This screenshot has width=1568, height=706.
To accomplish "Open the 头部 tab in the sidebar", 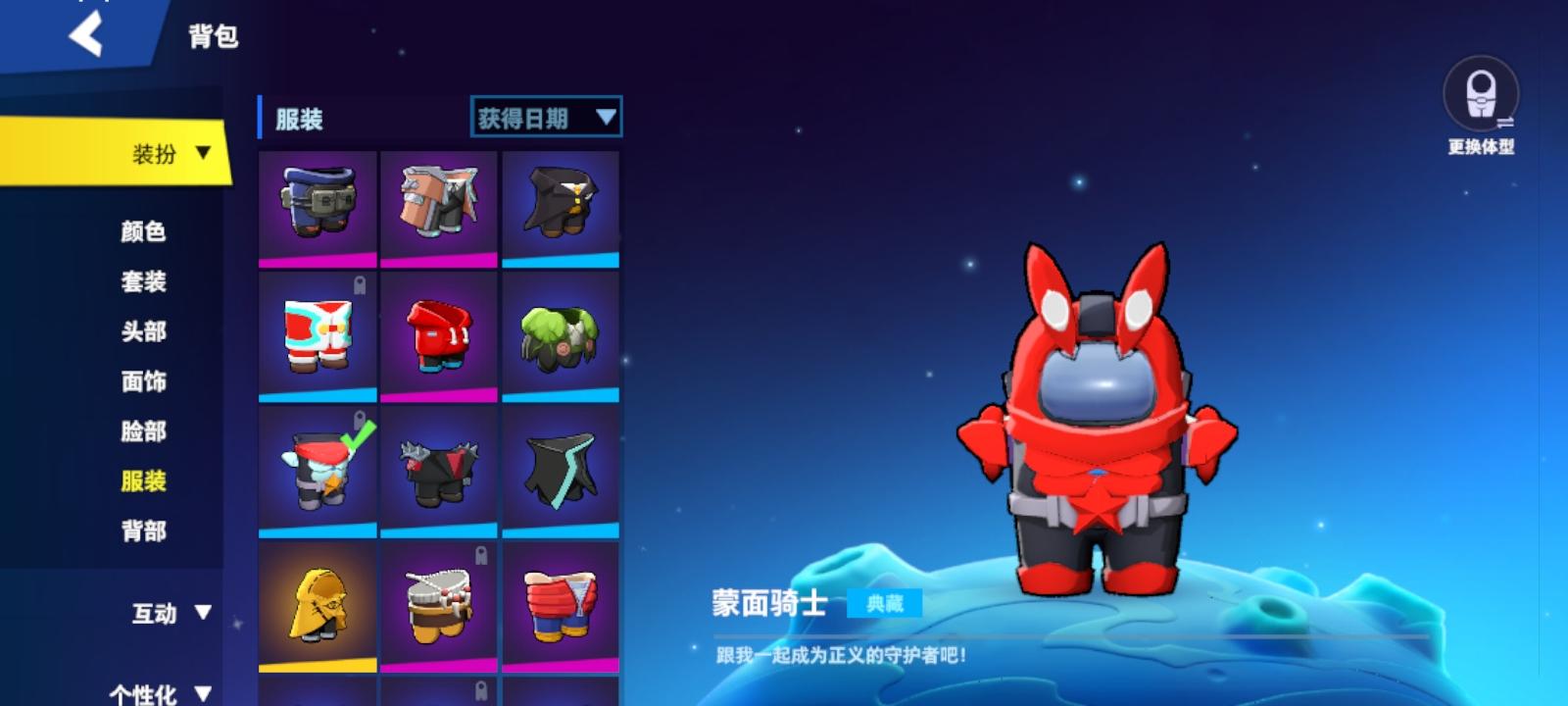I will pos(145,332).
